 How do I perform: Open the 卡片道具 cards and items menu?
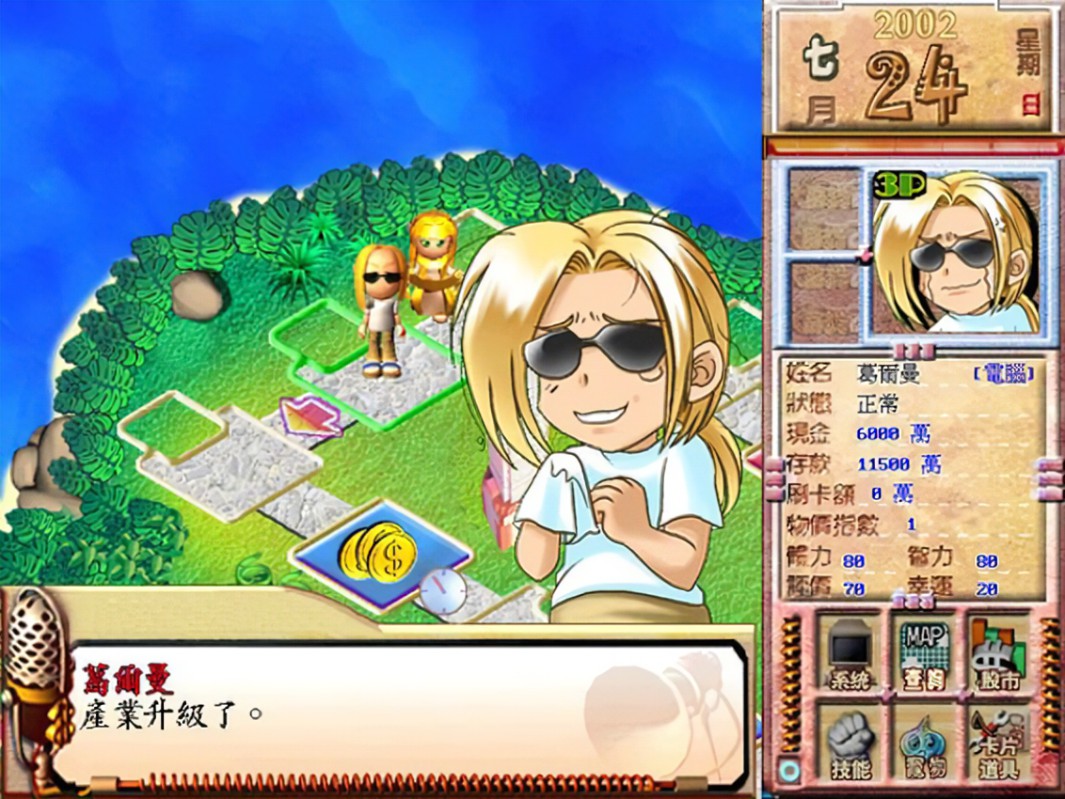coord(999,742)
